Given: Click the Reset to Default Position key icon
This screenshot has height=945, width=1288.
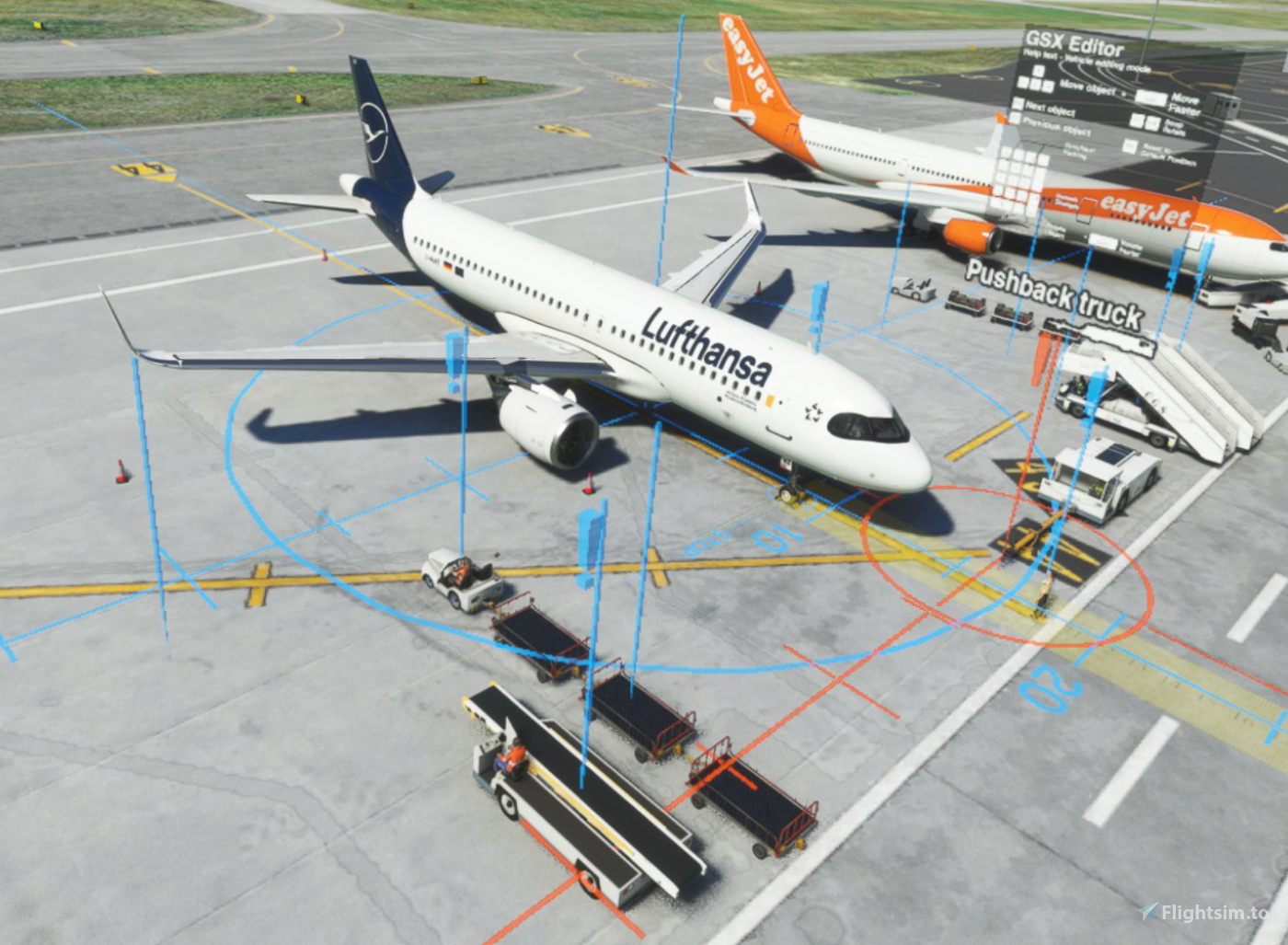Looking at the screenshot, I should pos(1130,145).
